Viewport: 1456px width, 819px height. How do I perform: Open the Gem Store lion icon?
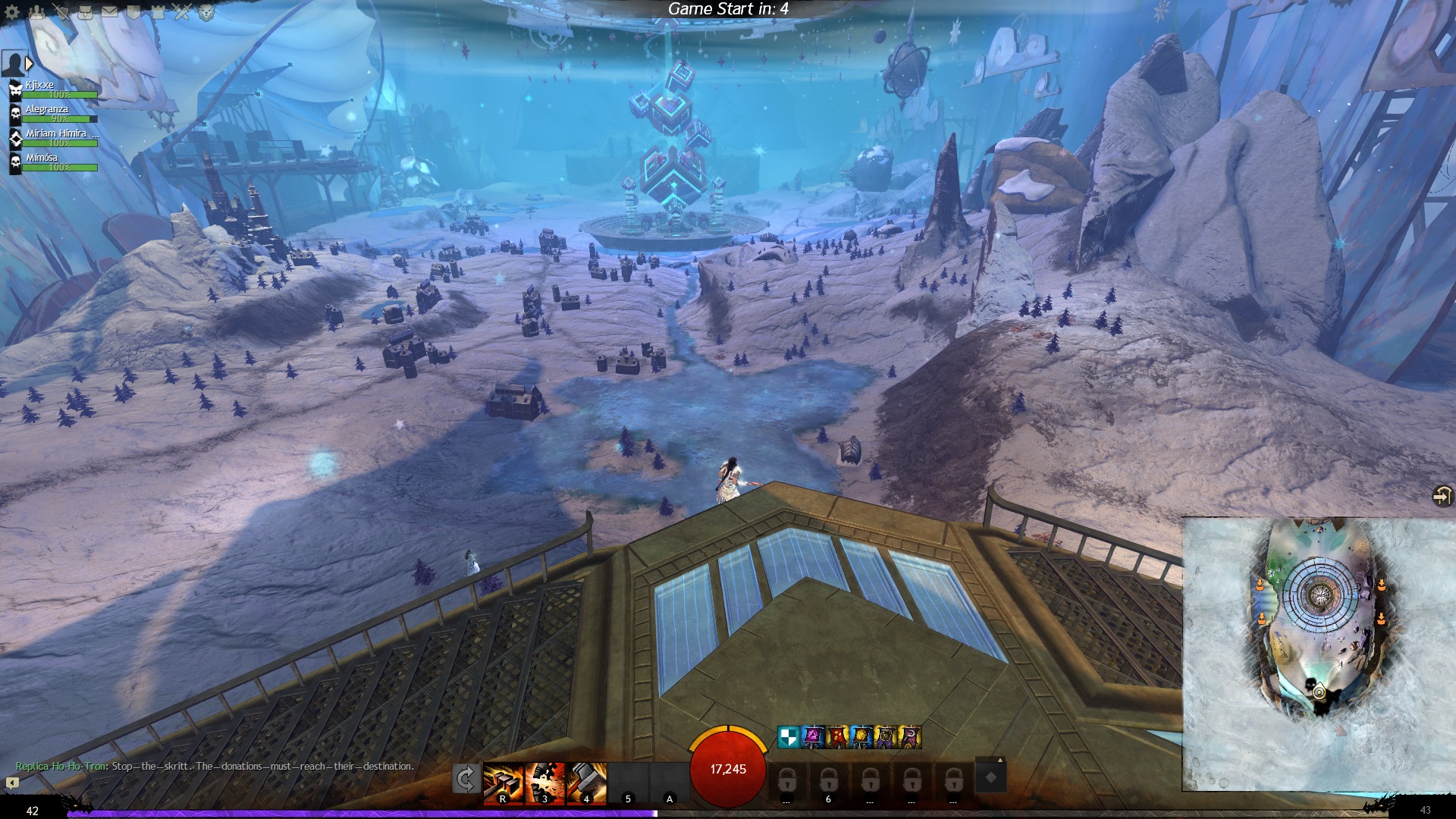pos(206,12)
